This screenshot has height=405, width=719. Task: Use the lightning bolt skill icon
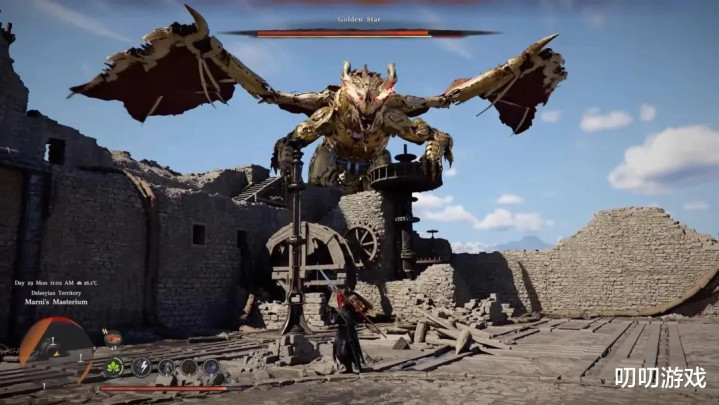142,367
